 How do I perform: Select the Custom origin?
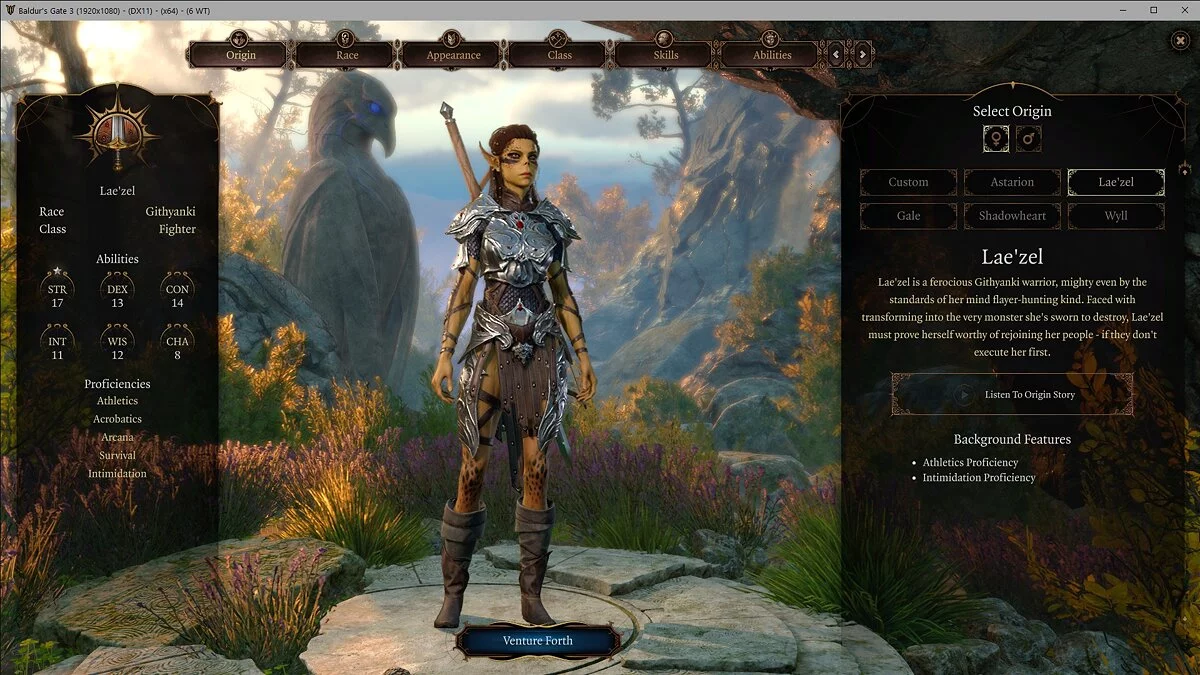pos(908,182)
